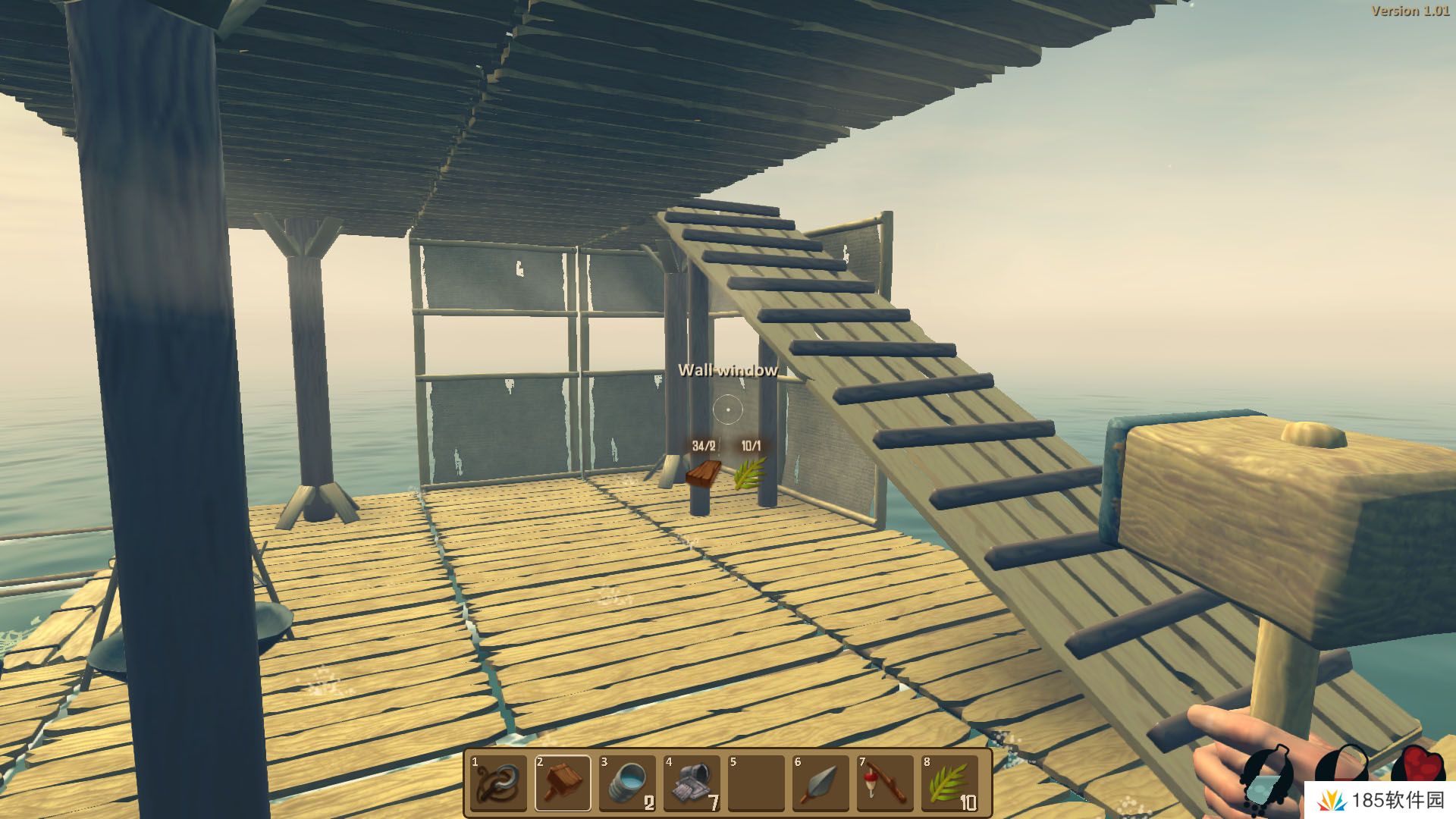Choose the building hammer hotbar slot

pyautogui.click(x=563, y=783)
